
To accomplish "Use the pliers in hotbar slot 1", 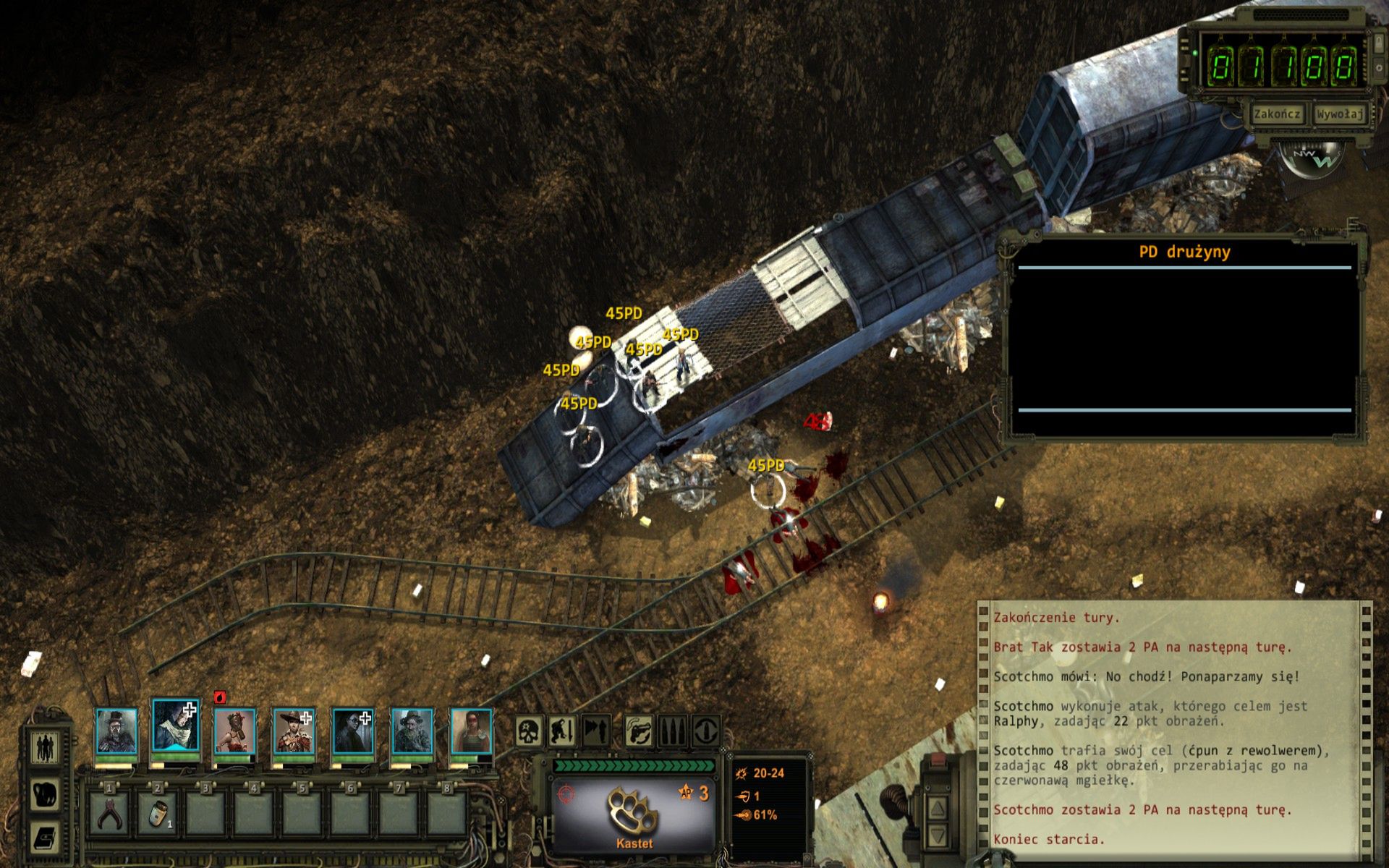I will (x=109, y=814).
